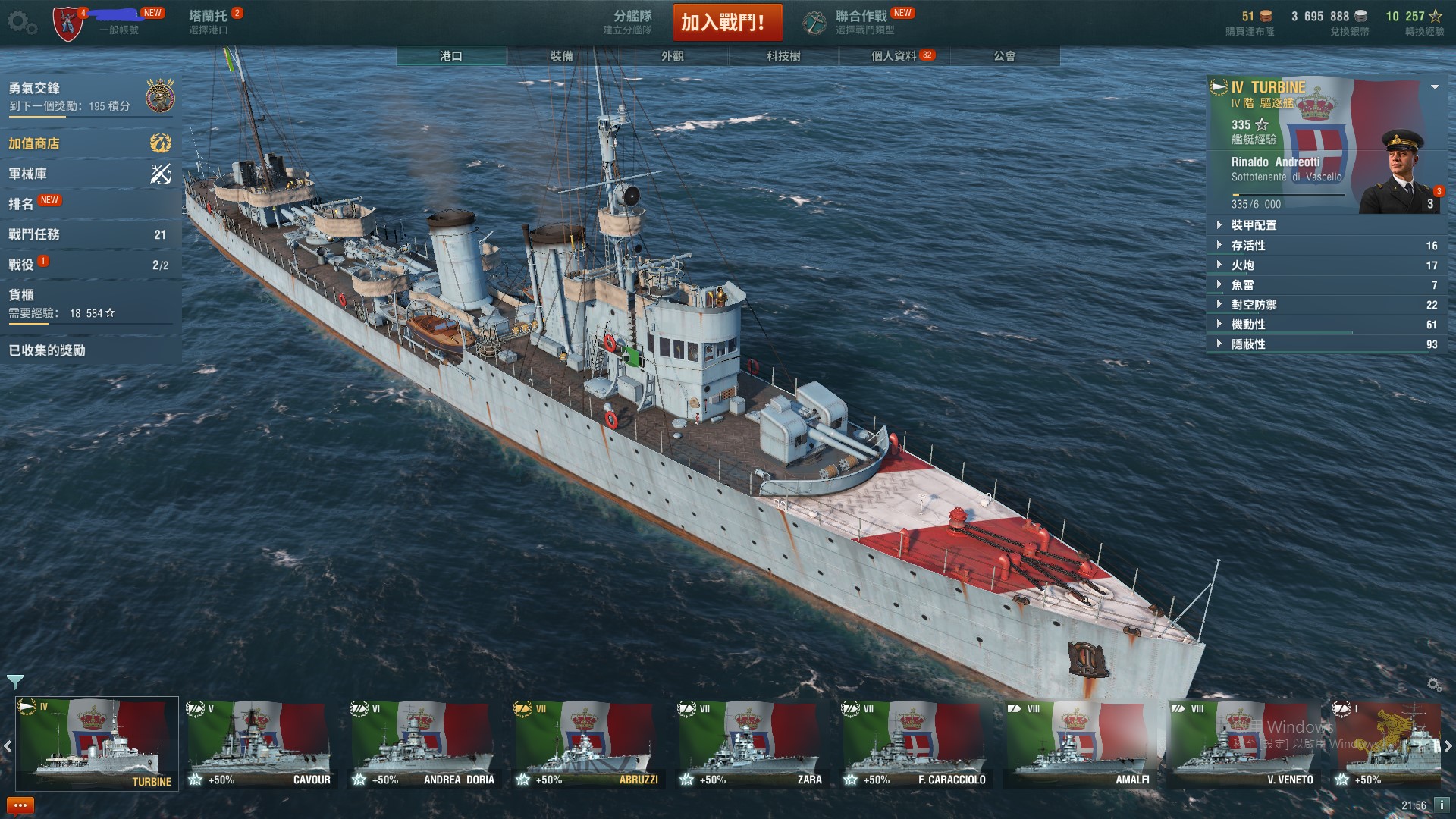Screen dimensions: 1456x819
Task: Switch to the 外觀 exterior tab
Action: click(672, 56)
